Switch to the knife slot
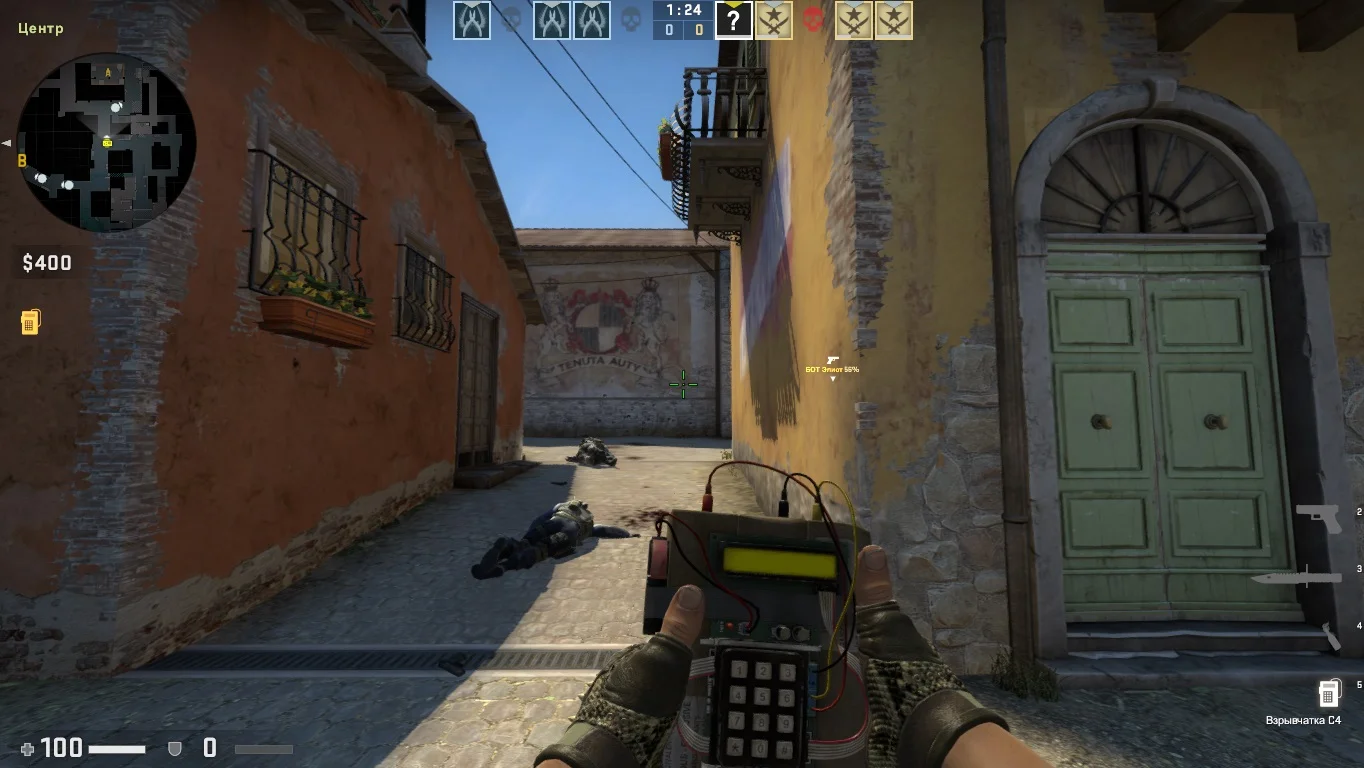This screenshot has width=1364, height=768. click(1297, 577)
